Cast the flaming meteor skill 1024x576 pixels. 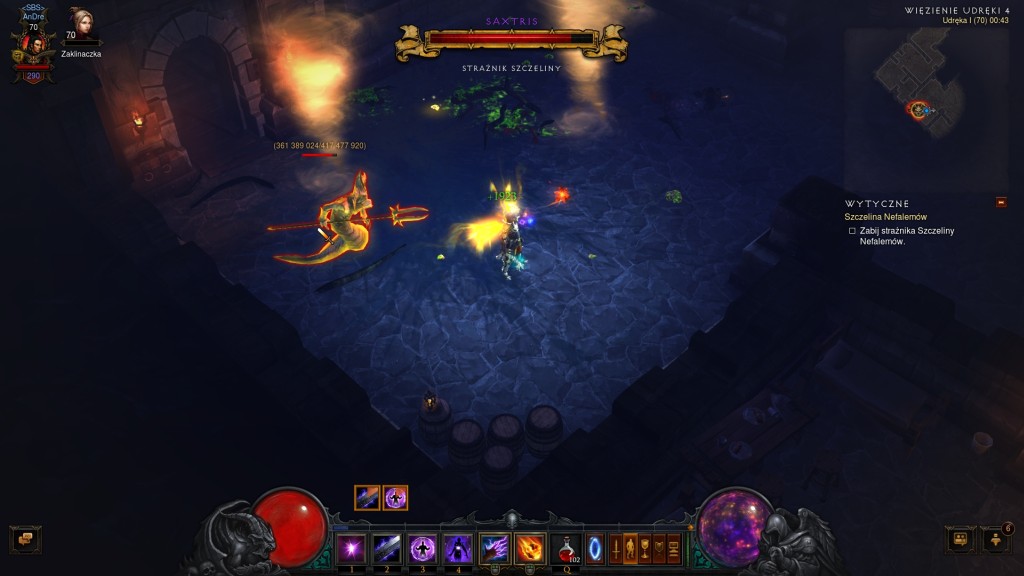pos(530,548)
